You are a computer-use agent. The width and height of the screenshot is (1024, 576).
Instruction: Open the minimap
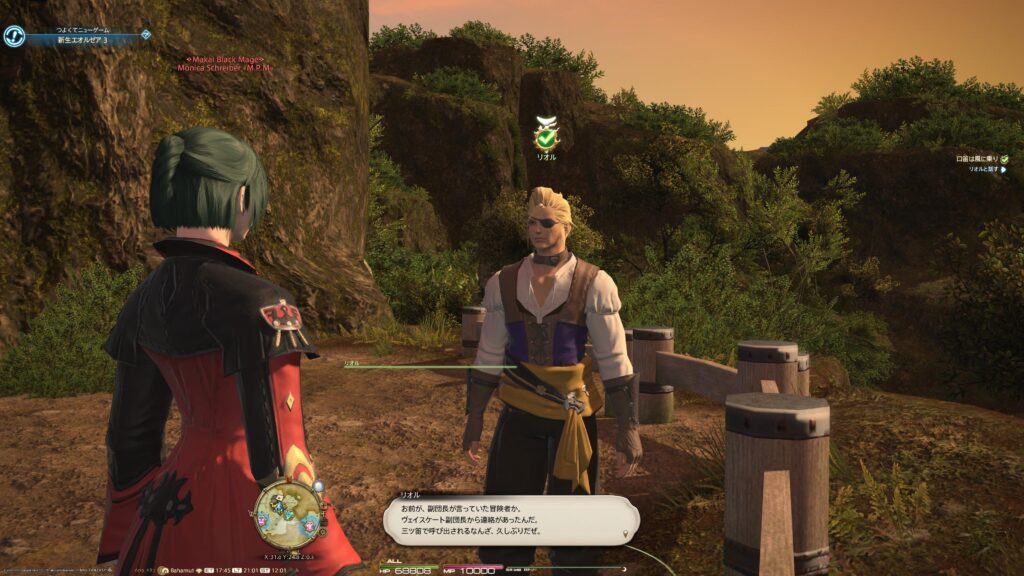pyautogui.click(x=288, y=514)
